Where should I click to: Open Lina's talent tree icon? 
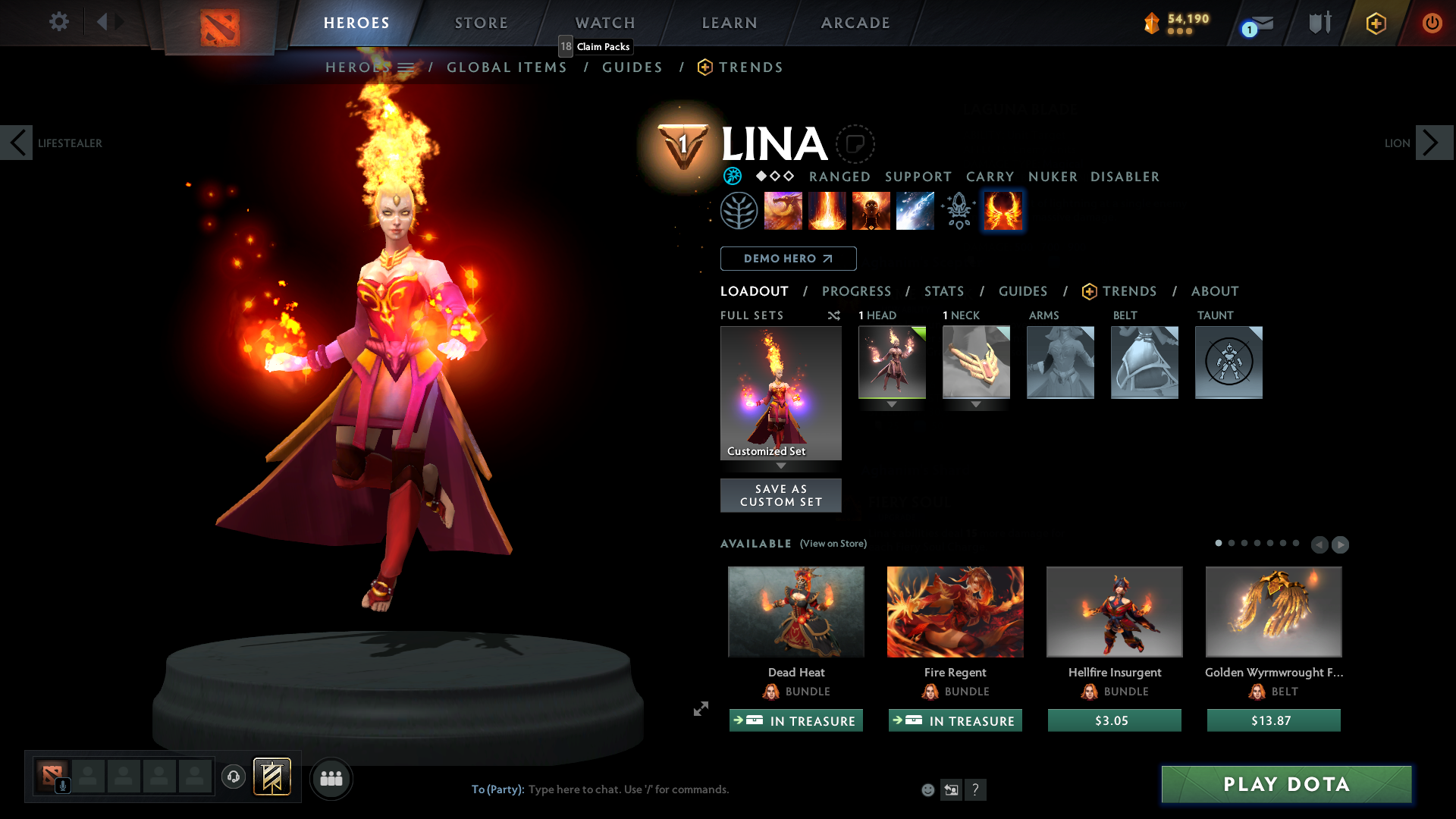tap(739, 210)
